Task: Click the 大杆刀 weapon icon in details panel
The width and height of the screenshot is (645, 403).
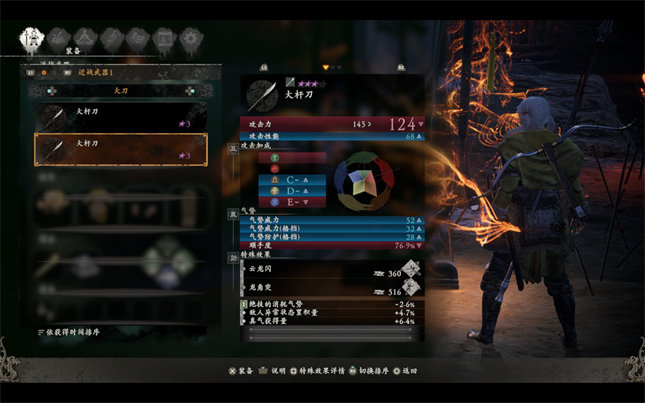Action: pyautogui.click(x=264, y=93)
